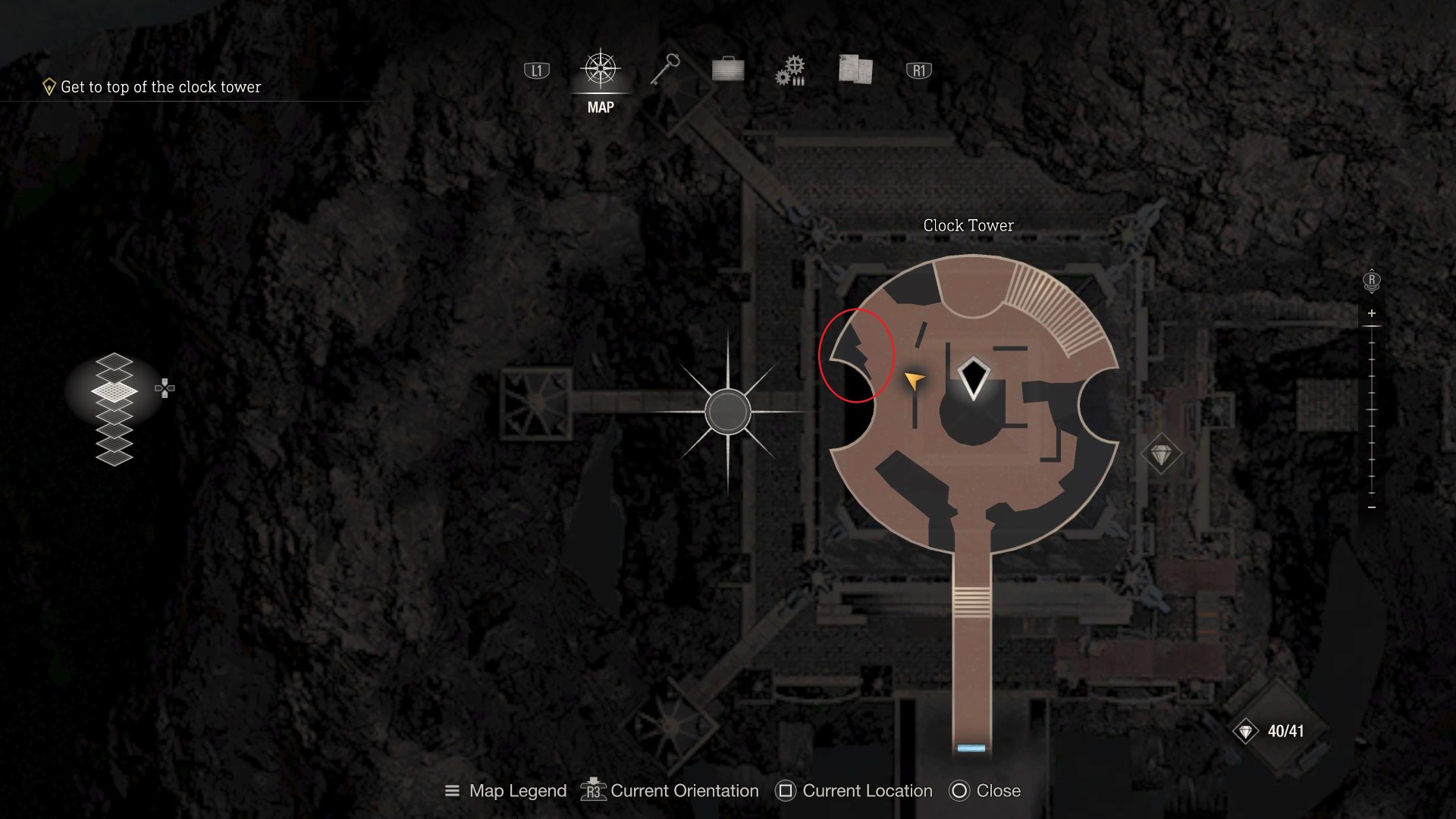The width and height of the screenshot is (1456, 819).
Task: Switch to the files documents tab
Action: (855, 70)
